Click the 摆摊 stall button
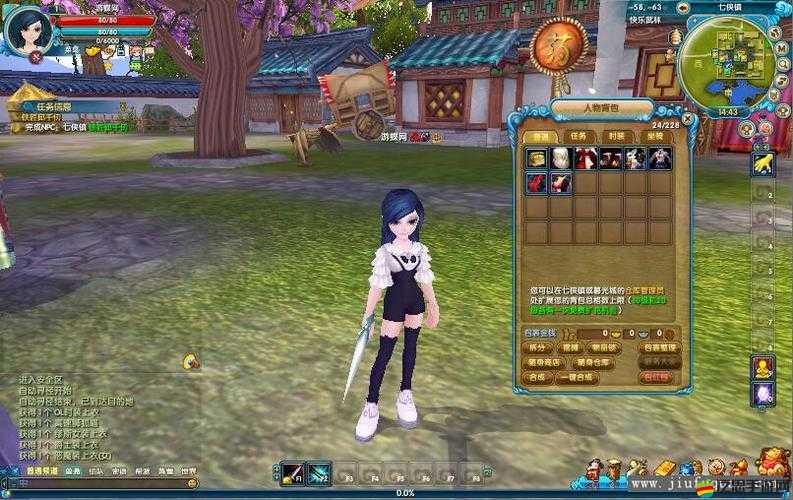The image size is (793, 500). pos(571,347)
